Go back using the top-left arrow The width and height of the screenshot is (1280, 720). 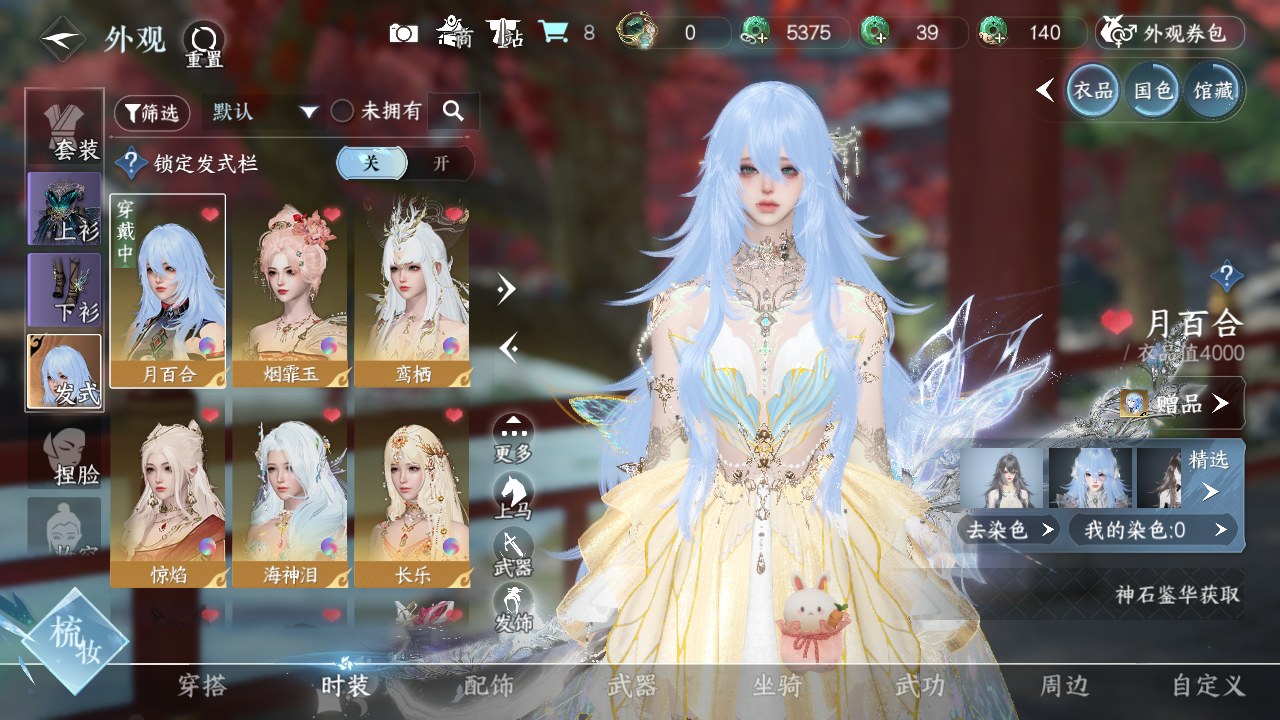point(62,39)
